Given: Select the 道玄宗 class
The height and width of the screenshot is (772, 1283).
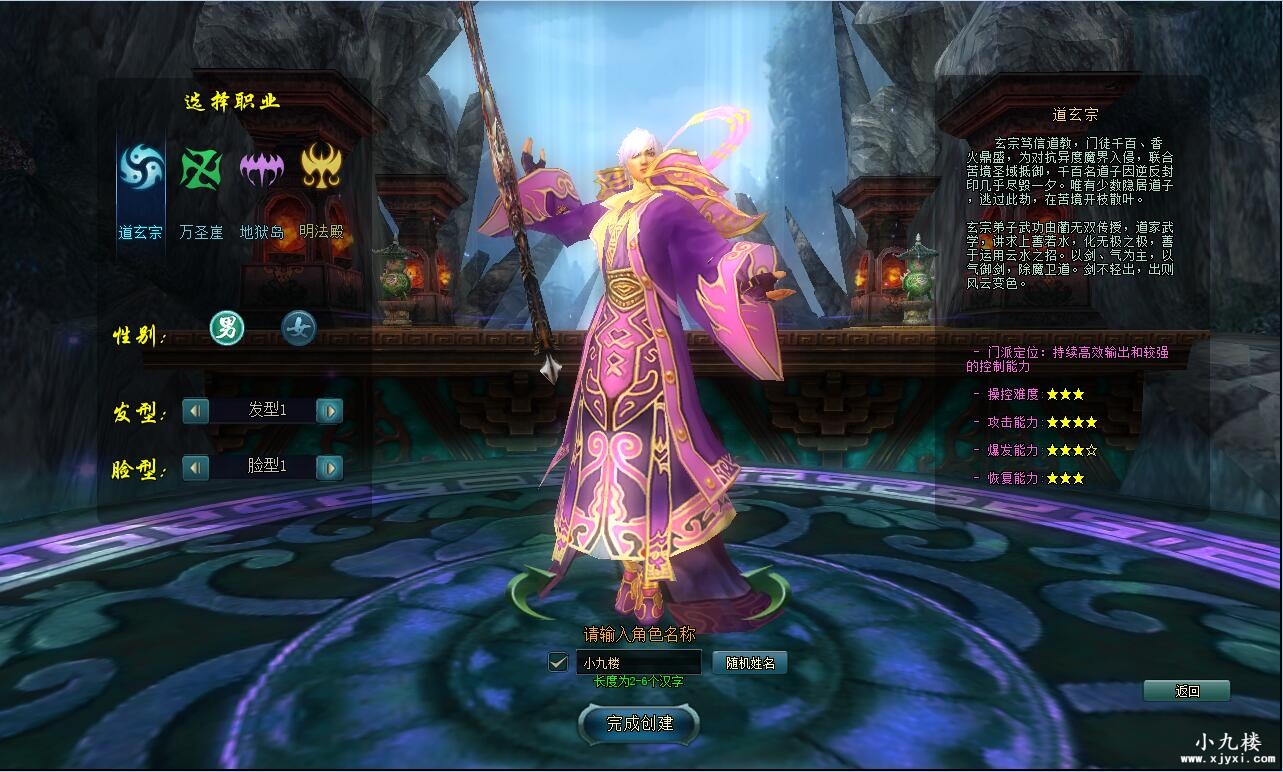Looking at the screenshot, I should click(141, 169).
